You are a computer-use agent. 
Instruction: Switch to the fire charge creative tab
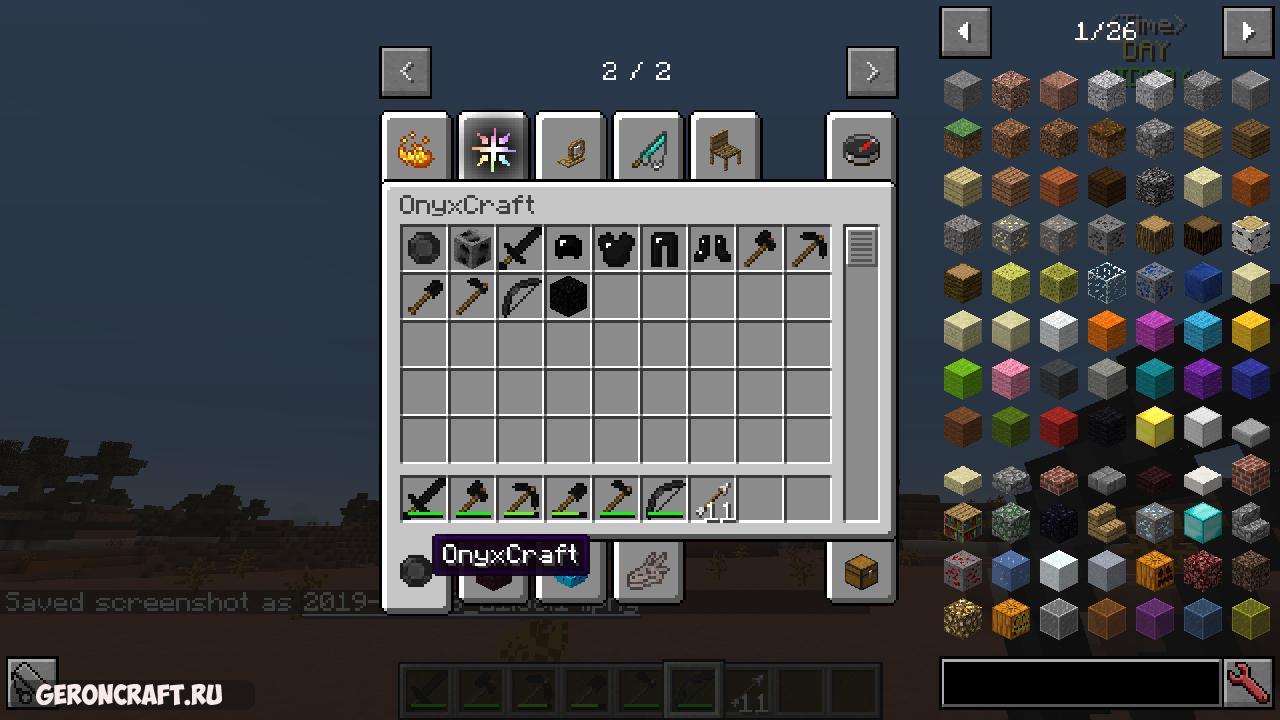tap(416, 149)
